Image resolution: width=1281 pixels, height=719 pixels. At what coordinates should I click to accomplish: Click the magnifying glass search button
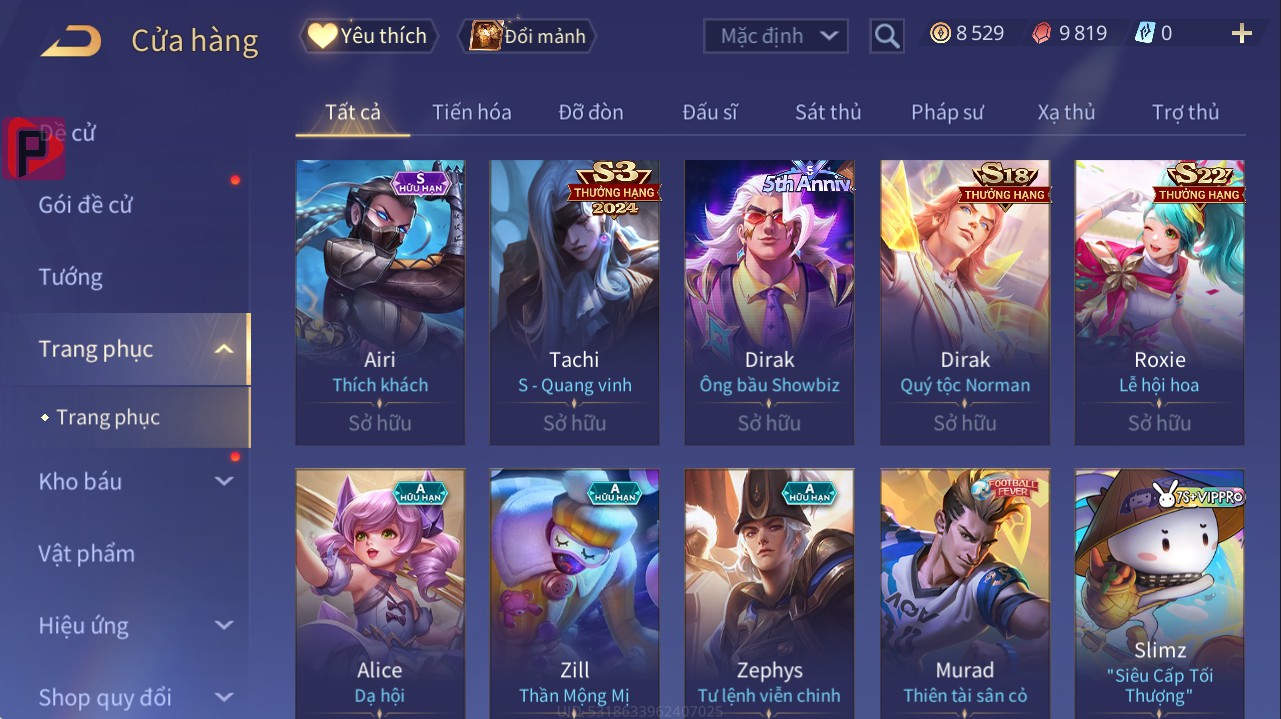tap(886, 36)
